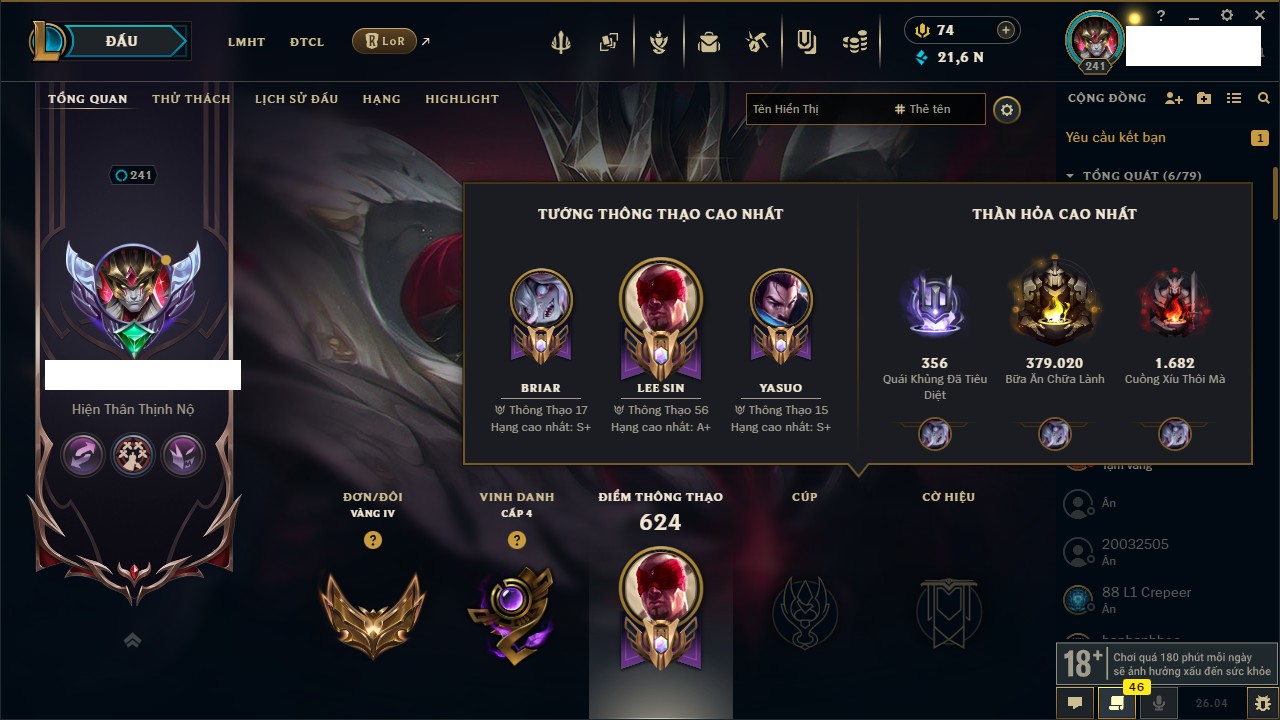This screenshot has height=720, width=1280.
Task: Search friends with magnifier icon
Action: click(x=1264, y=98)
